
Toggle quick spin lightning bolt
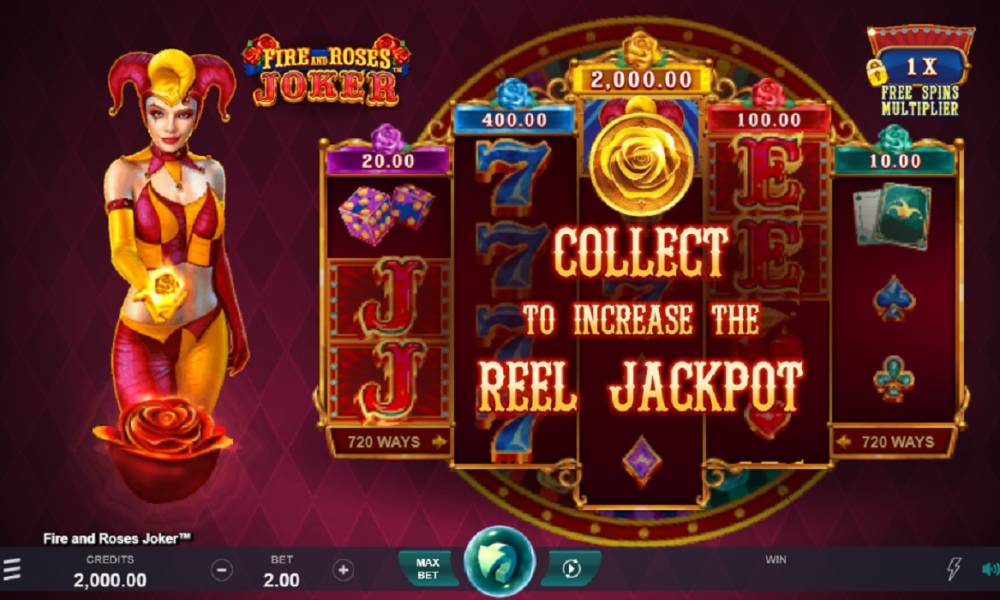pyautogui.click(x=953, y=569)
